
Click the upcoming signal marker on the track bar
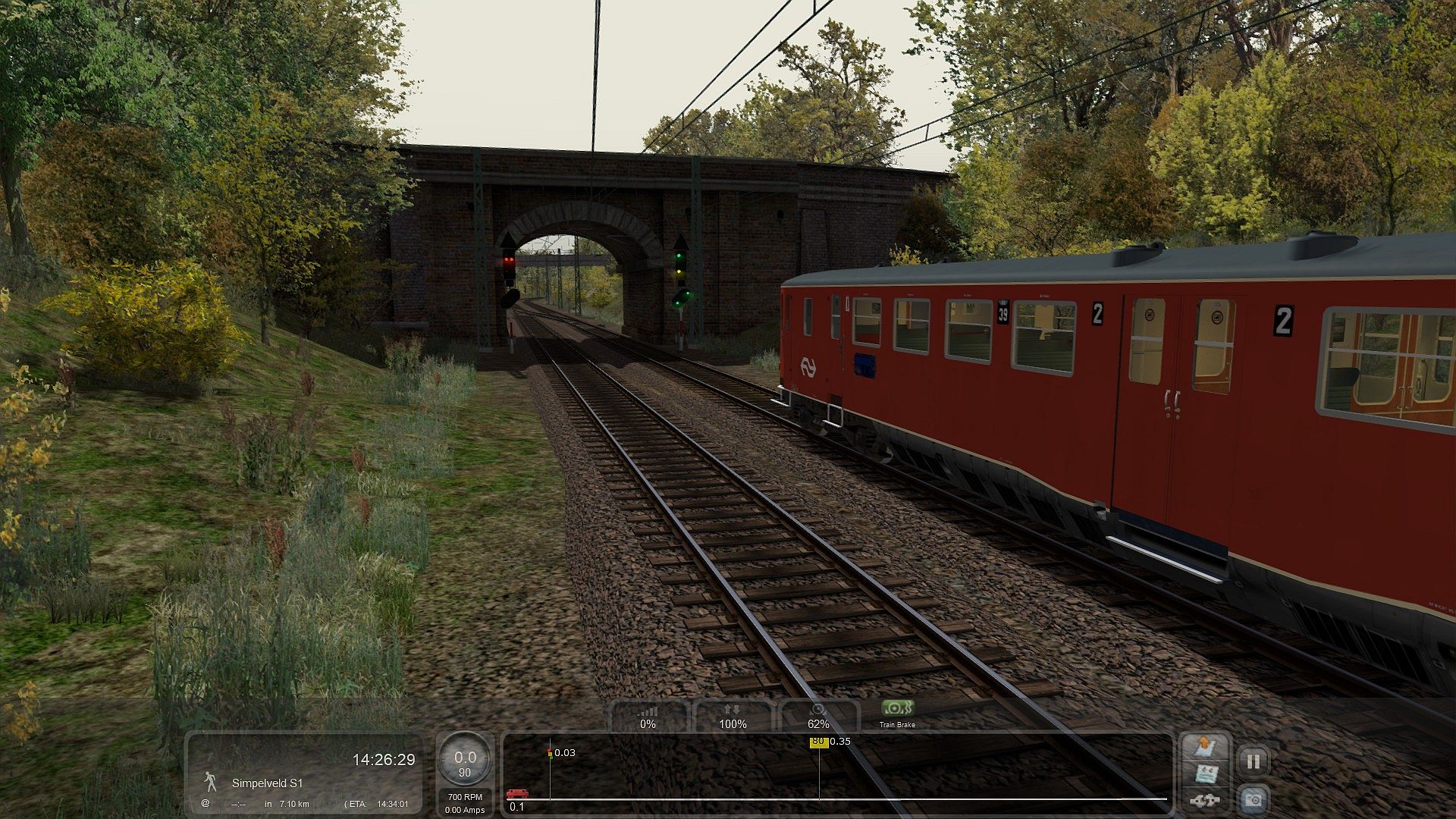[x=550, y=753]
